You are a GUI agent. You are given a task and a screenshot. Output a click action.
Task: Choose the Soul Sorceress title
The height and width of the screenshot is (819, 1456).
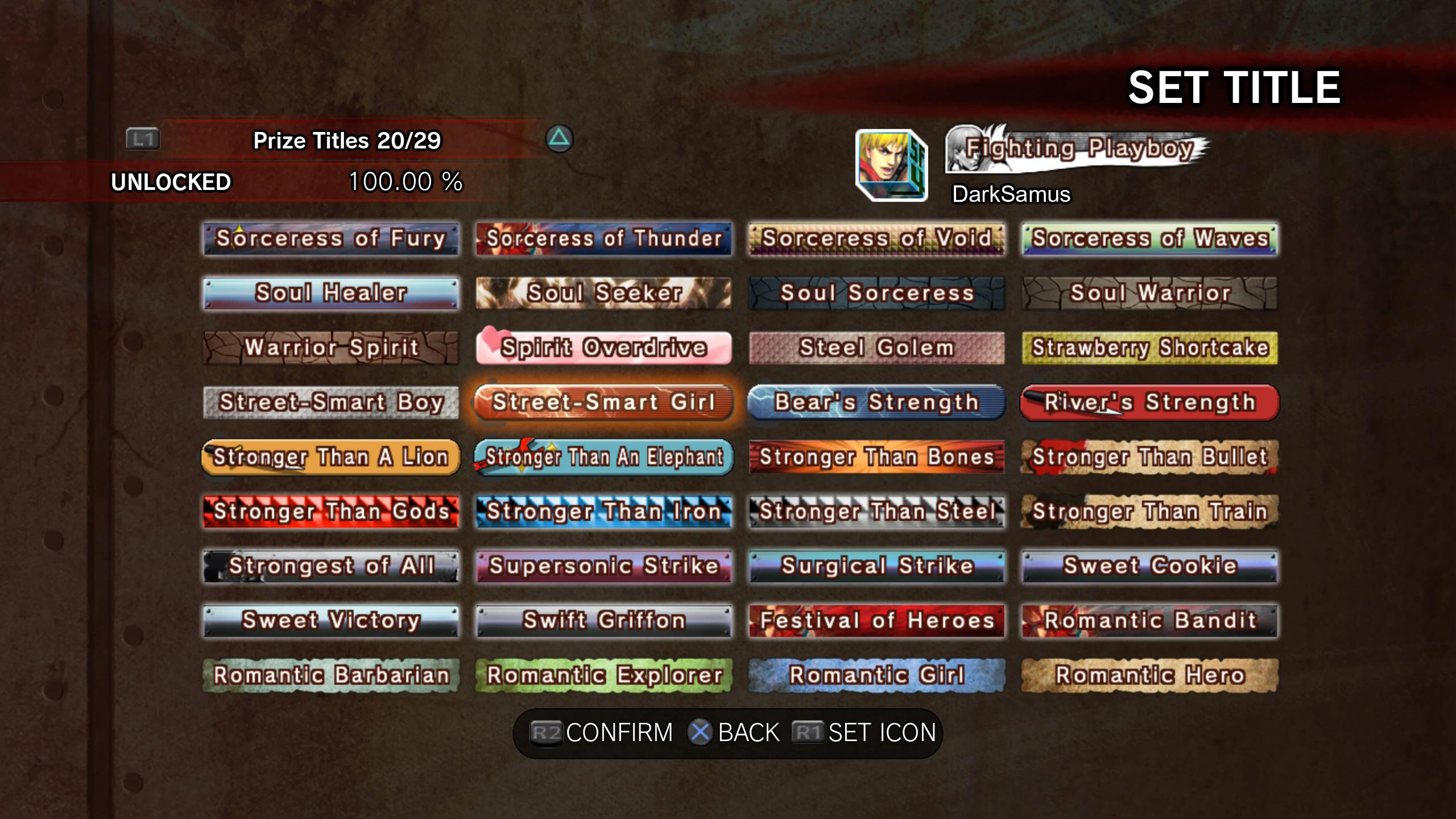tap(876, 293)
